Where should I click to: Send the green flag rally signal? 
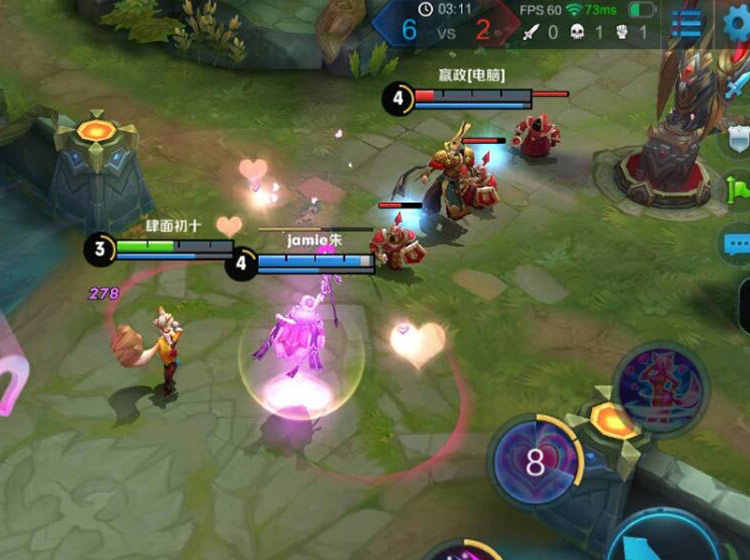[x=740, y=187]
